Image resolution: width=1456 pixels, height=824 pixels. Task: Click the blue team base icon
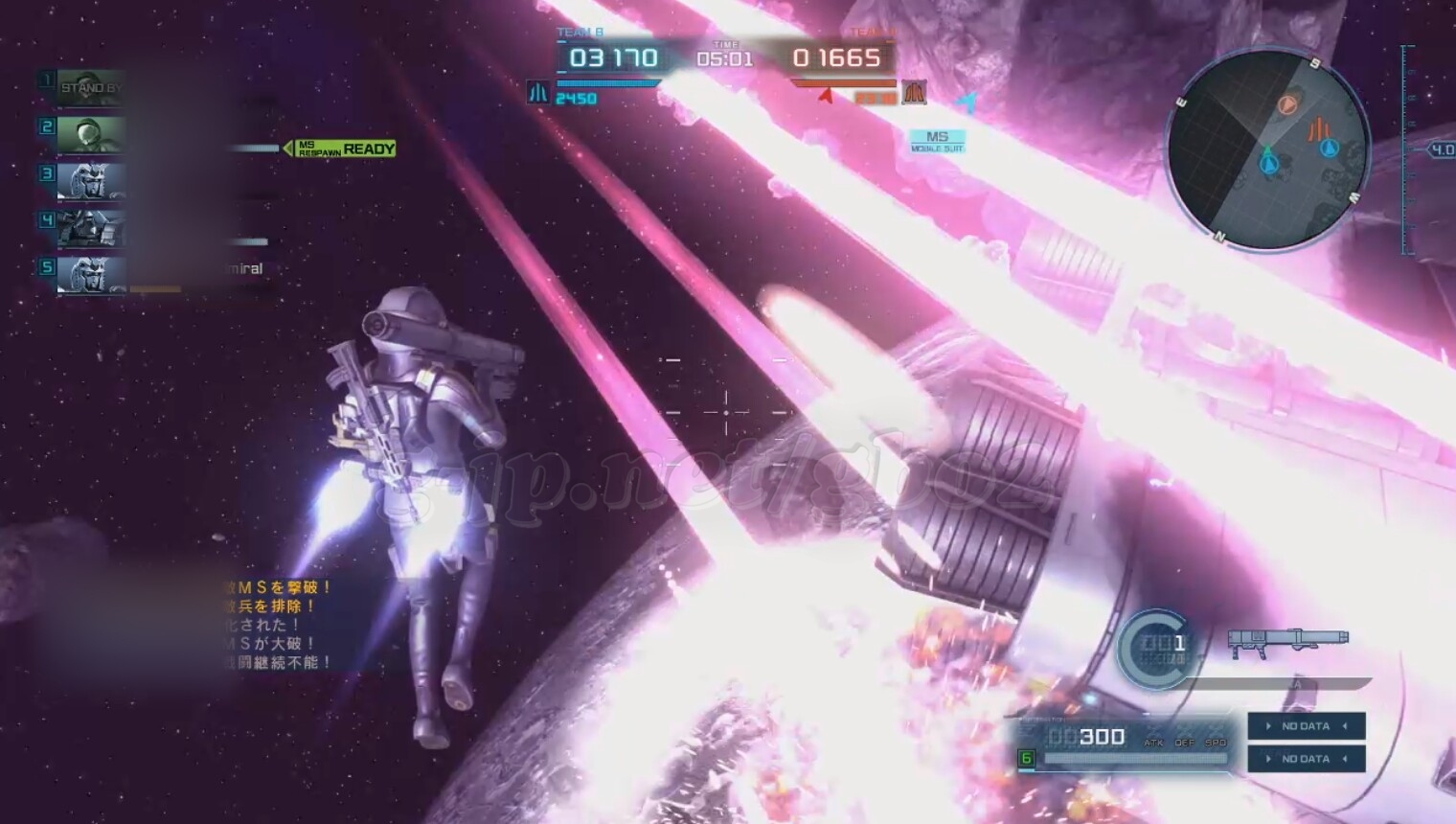coord(538,92)
